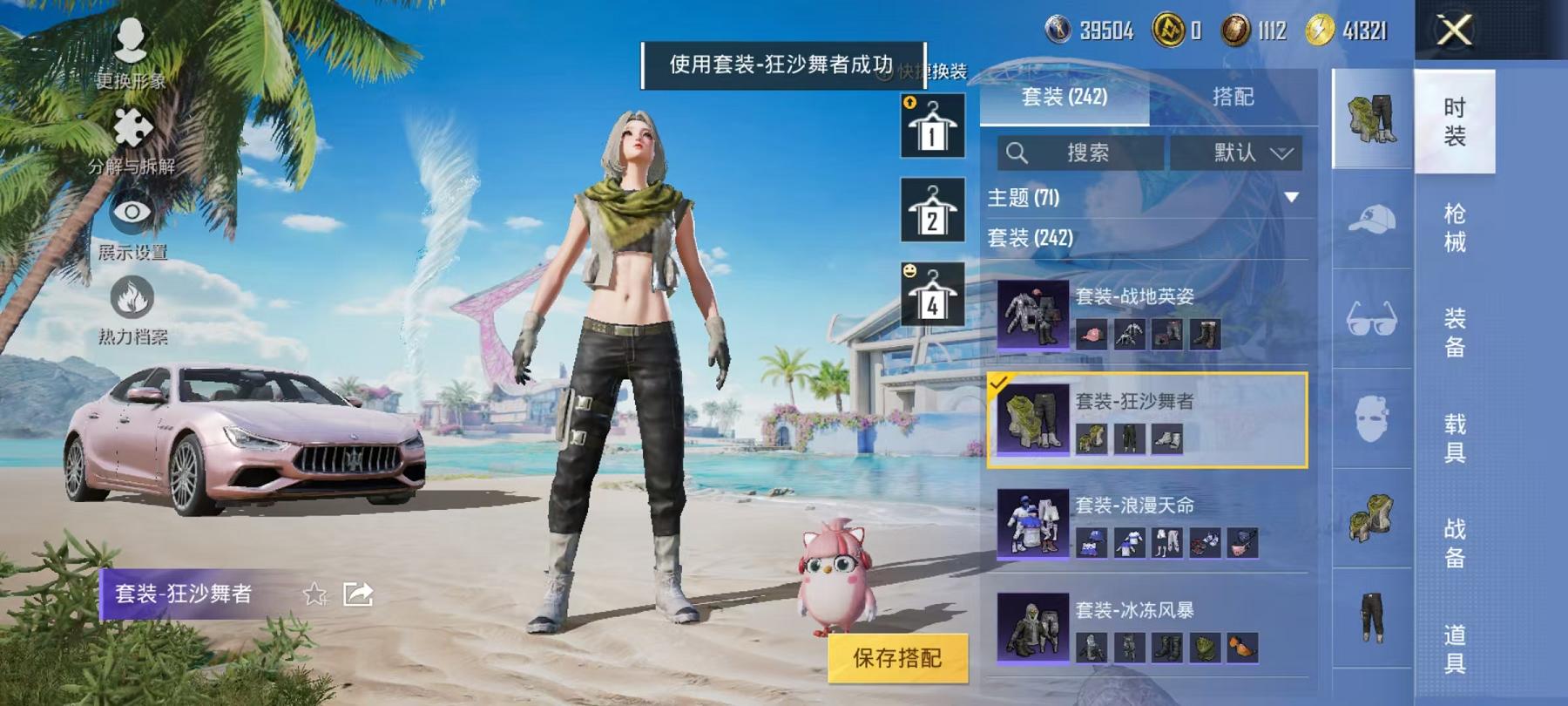
Task: Select outfit hanger slot 1
Action: 931,127
